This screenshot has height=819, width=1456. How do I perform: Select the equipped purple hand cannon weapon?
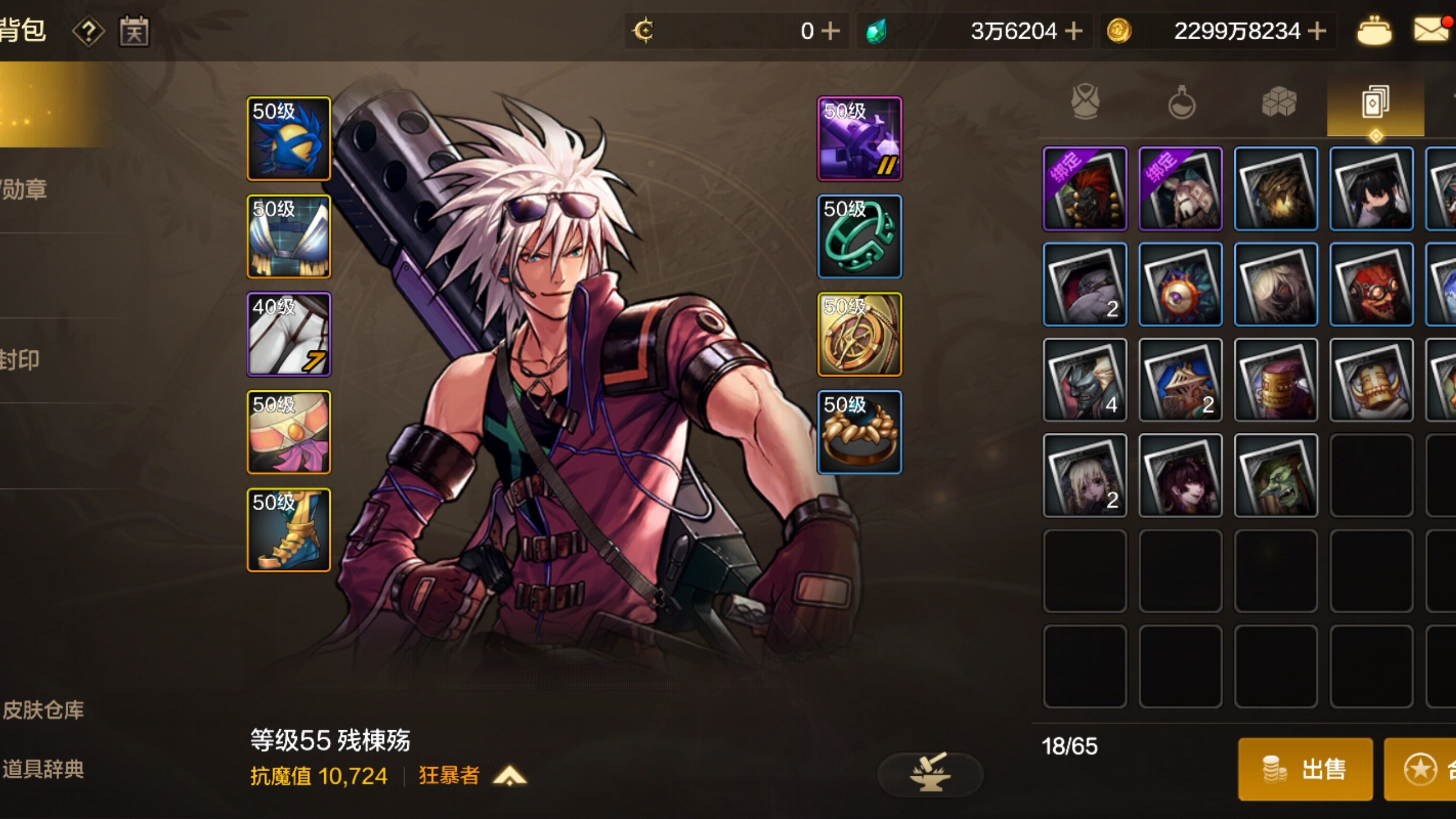tap(859, 139)
